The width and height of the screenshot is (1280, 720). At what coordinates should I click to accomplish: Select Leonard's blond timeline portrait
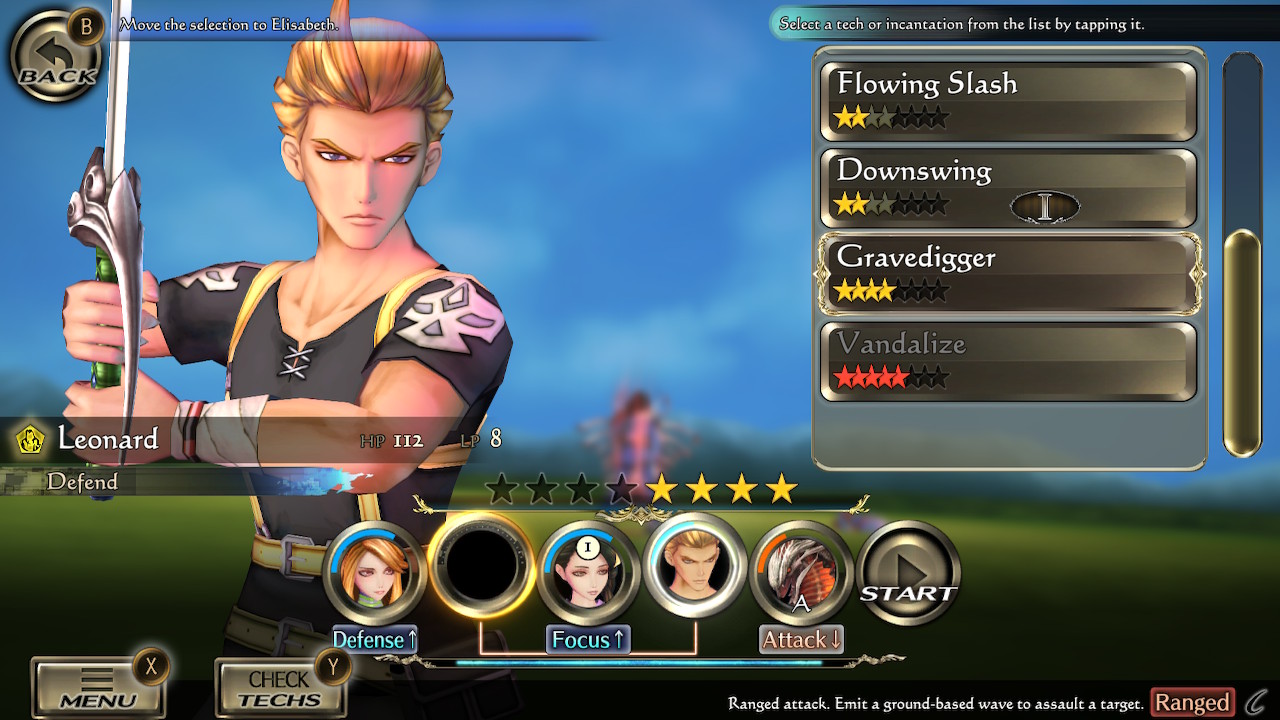(x=695, y=567)
